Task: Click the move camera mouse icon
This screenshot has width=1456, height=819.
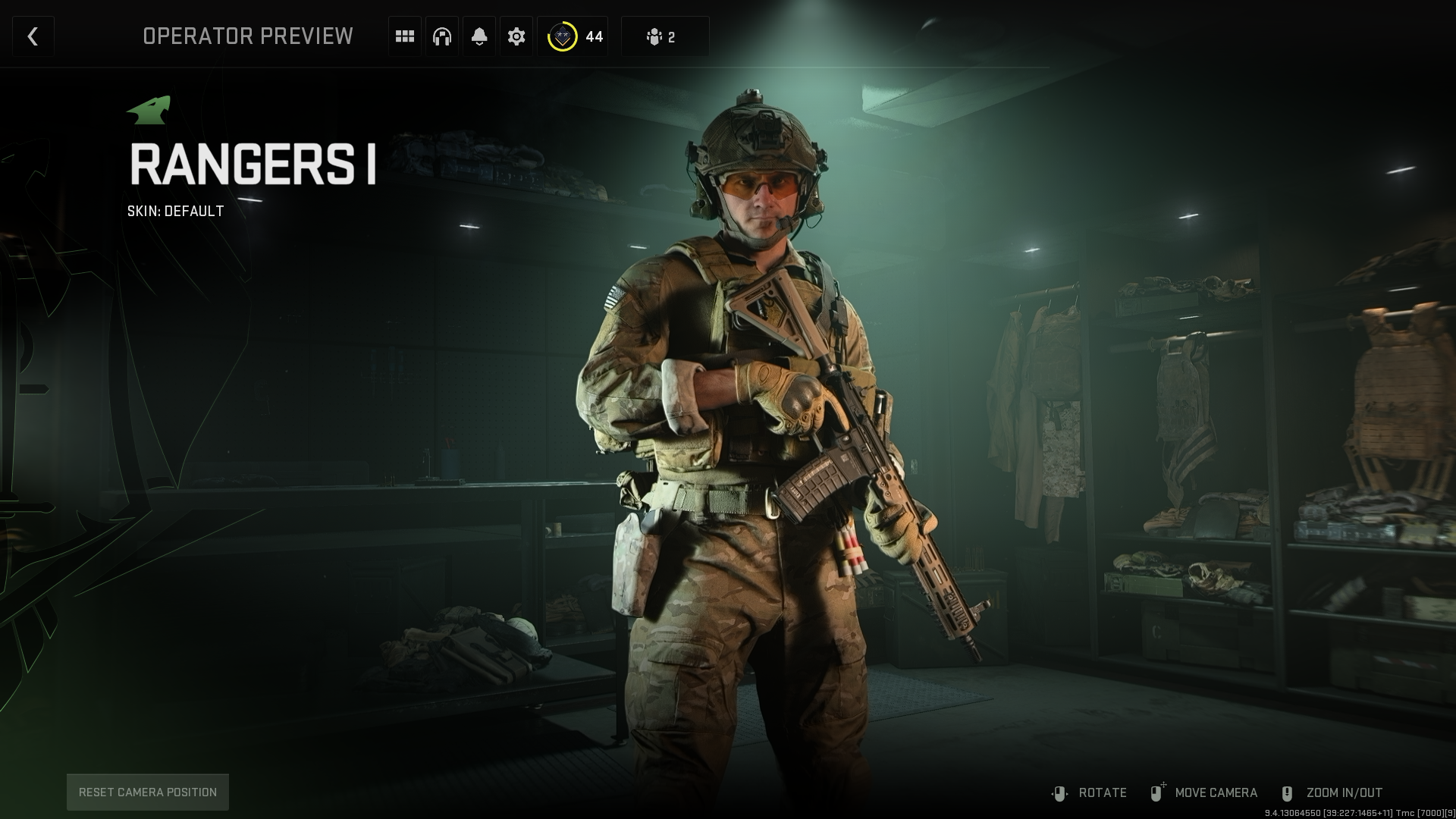Action: point(1156,792)
